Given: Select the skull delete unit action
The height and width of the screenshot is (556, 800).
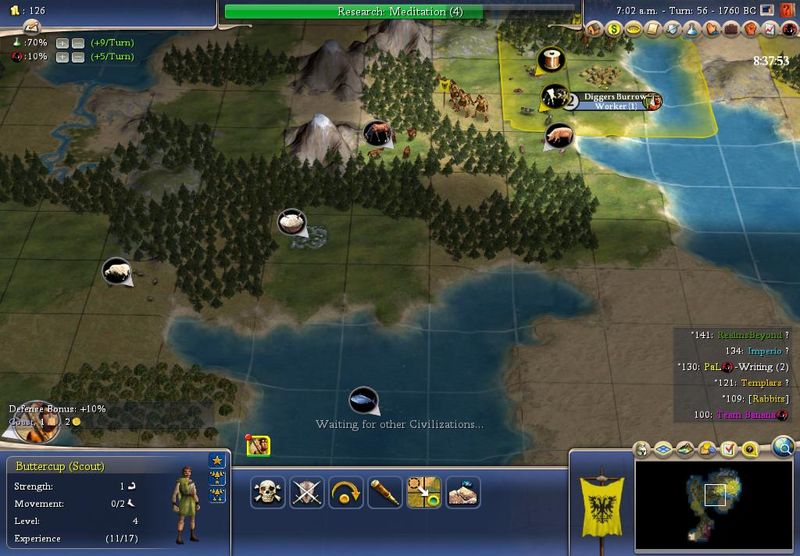Looking at the screenshot, I should [267, 492].
